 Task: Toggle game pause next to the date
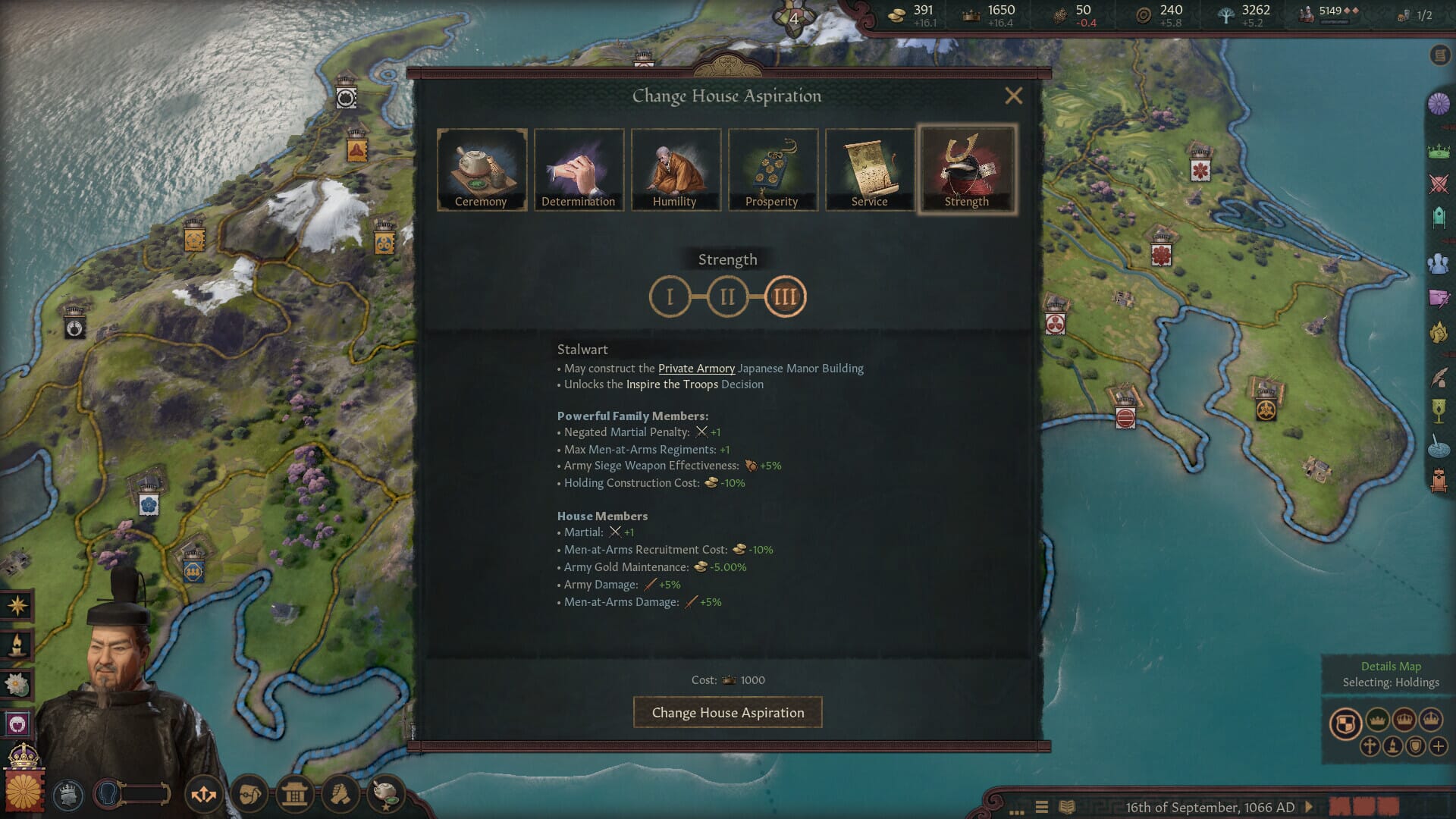(x=1309, y=807)
